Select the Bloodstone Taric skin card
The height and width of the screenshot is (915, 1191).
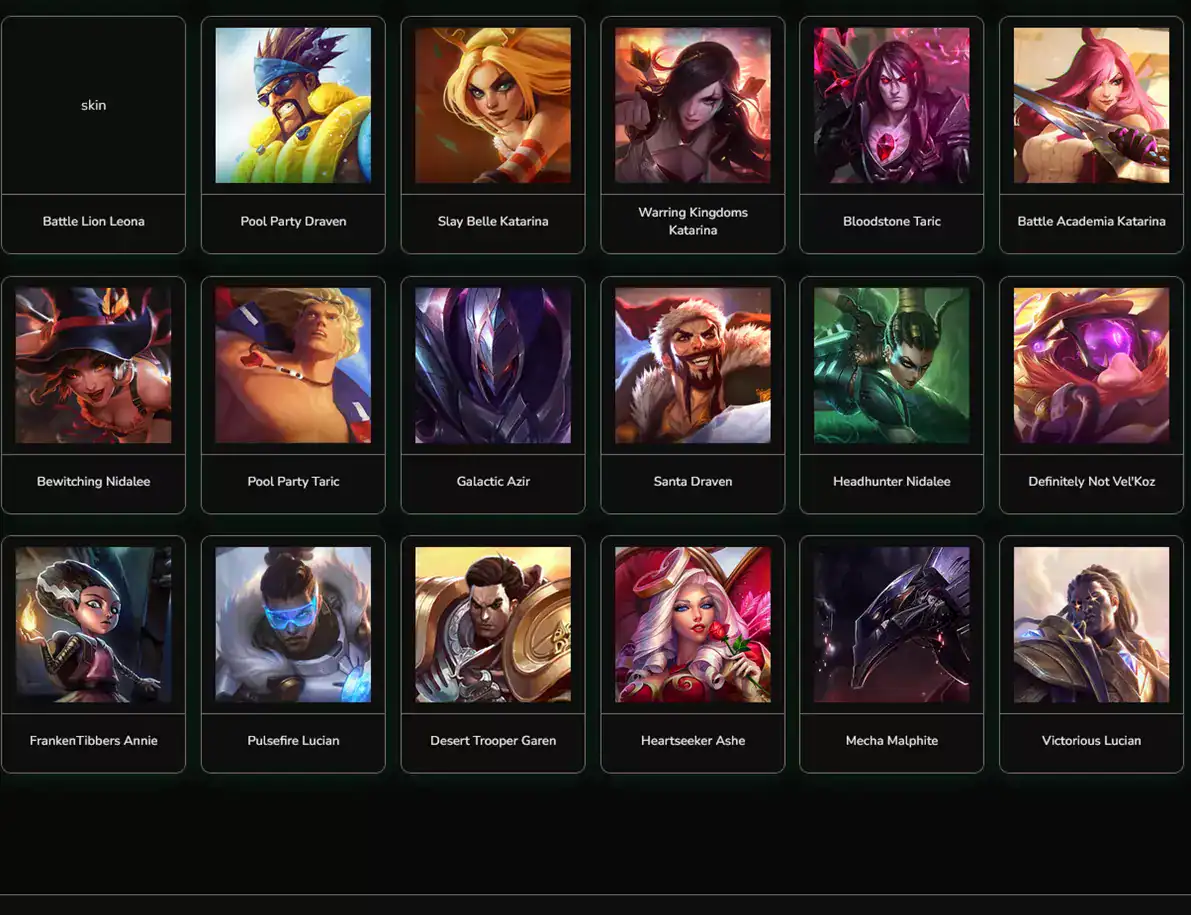point(892,135)
